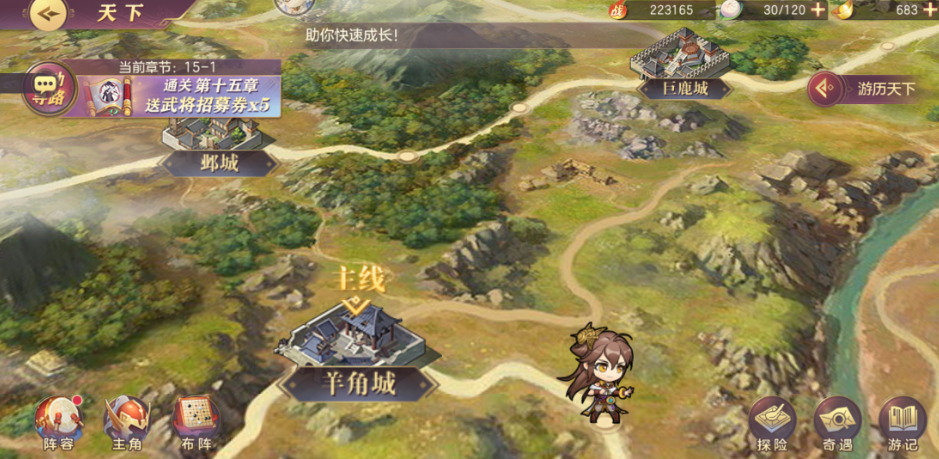Image resolution: width=939 pixels, height=459 pixels.
Task: Add gold ingots with the plus button
Action: 931,10
